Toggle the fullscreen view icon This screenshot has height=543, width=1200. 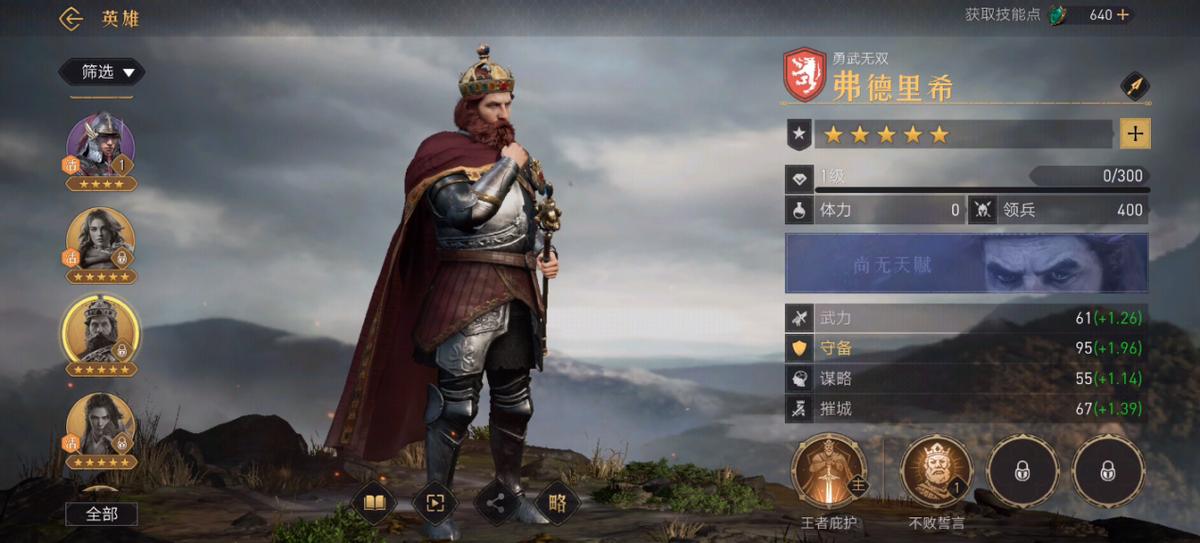[x=435, y=502]
